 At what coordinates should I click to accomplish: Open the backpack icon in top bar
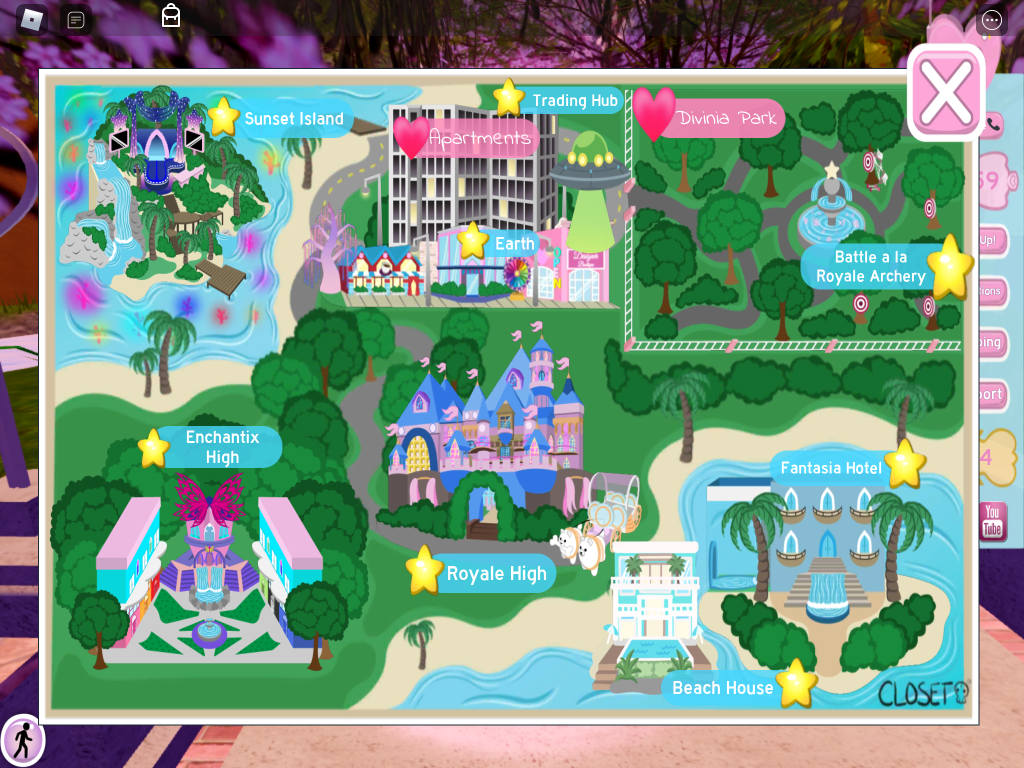click(x=171, y=15)
